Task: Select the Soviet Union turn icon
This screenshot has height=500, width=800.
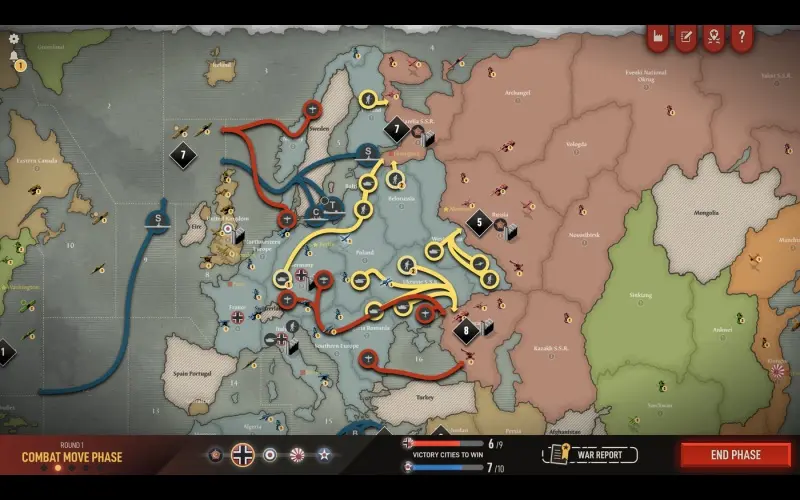Action: [215, 455]
